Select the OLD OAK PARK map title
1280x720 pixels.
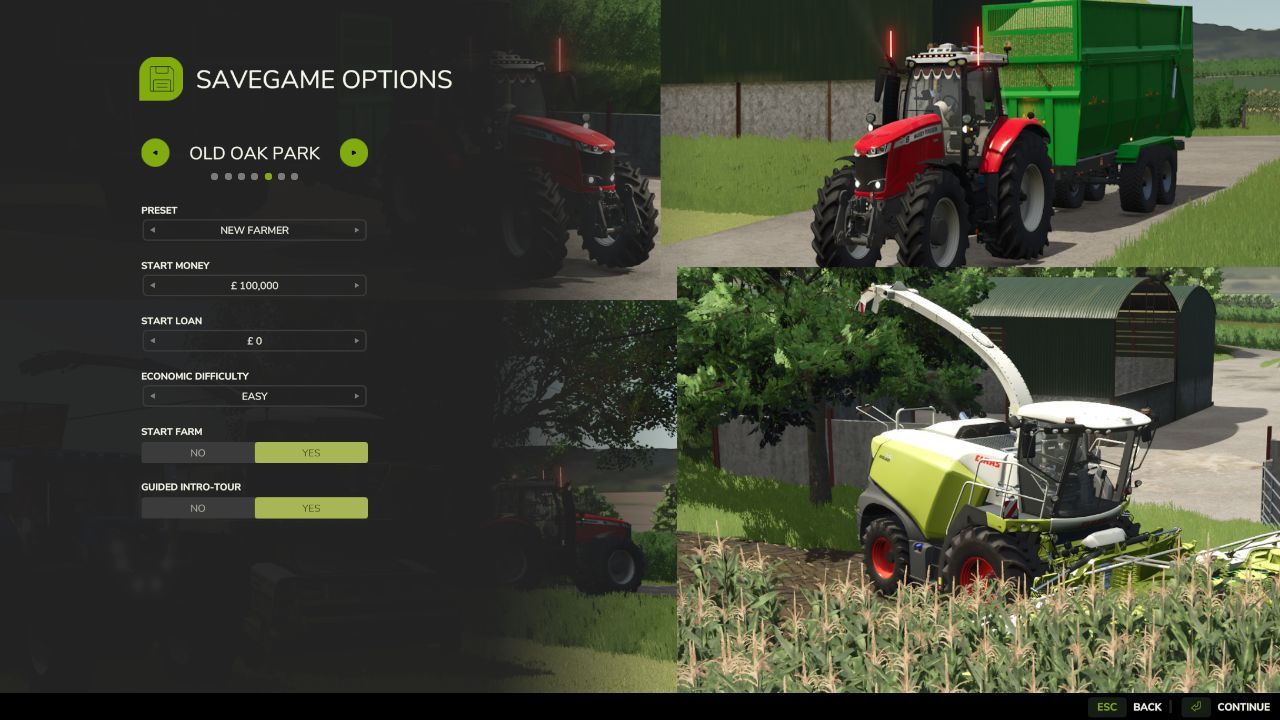click(x=254, y=152)
